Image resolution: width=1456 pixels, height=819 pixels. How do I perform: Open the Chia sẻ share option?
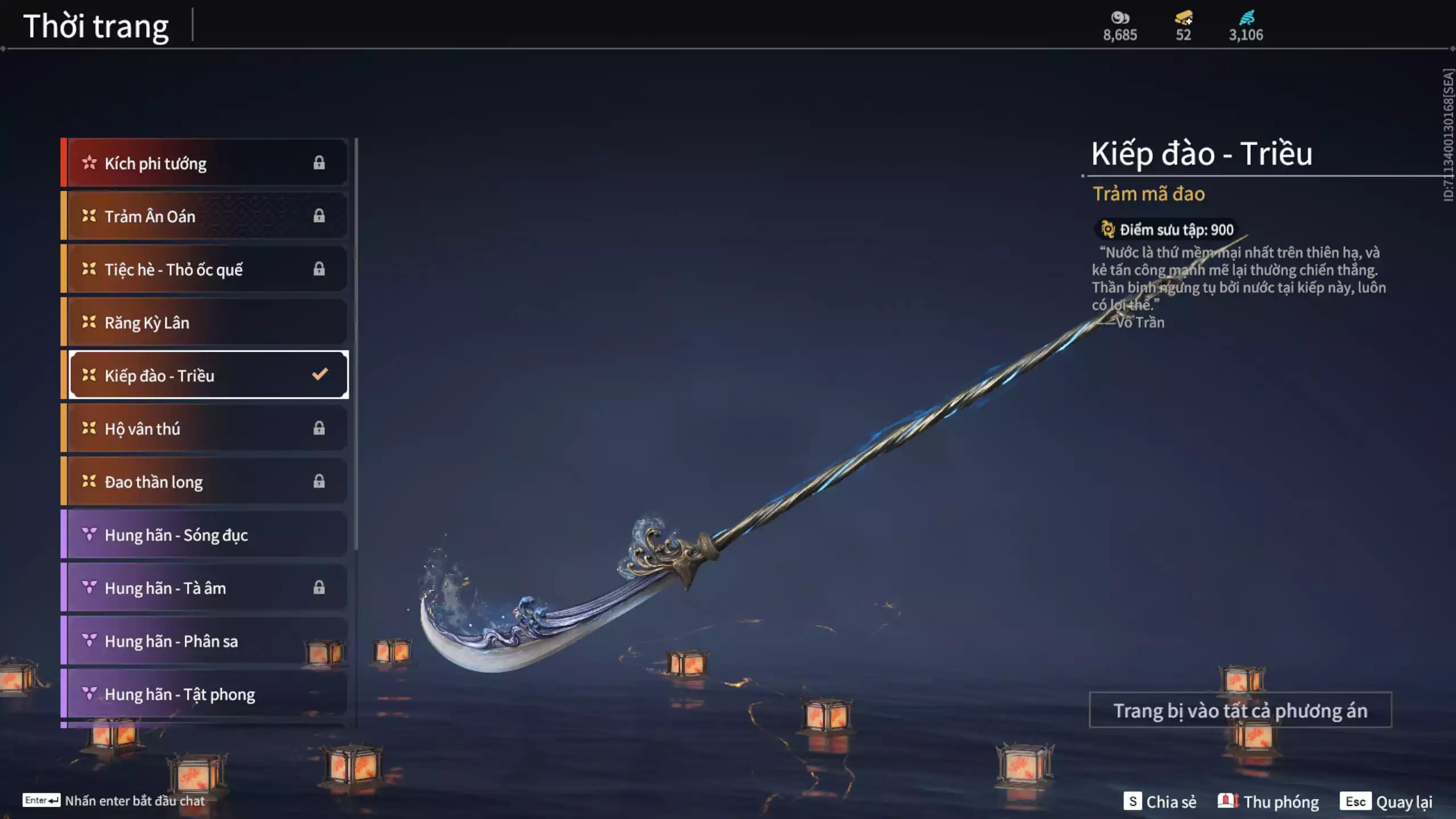(x=1160, y=801)
